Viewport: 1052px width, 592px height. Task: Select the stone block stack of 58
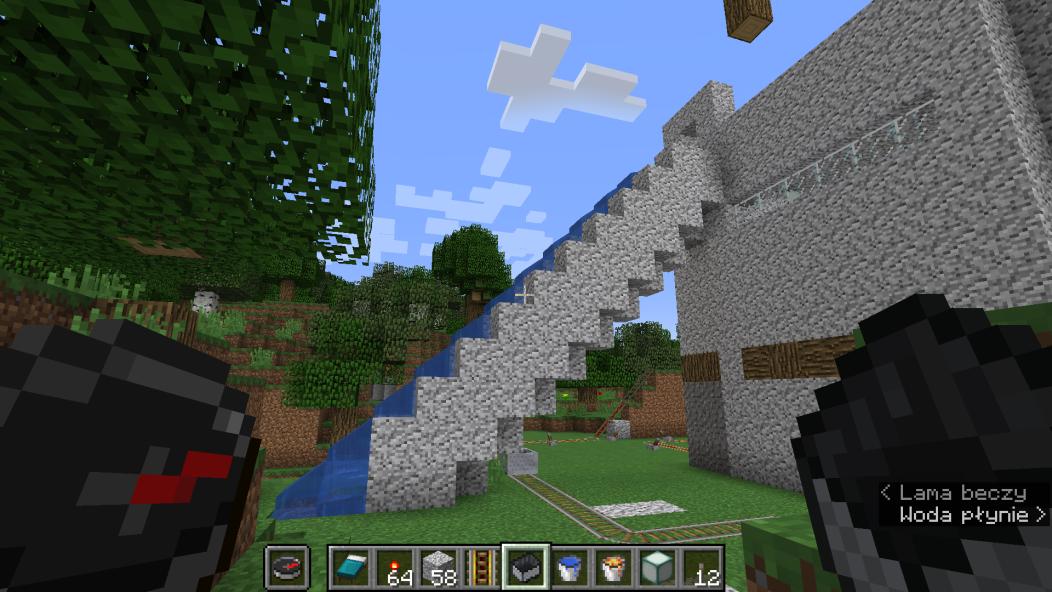(x=438, y=568)
